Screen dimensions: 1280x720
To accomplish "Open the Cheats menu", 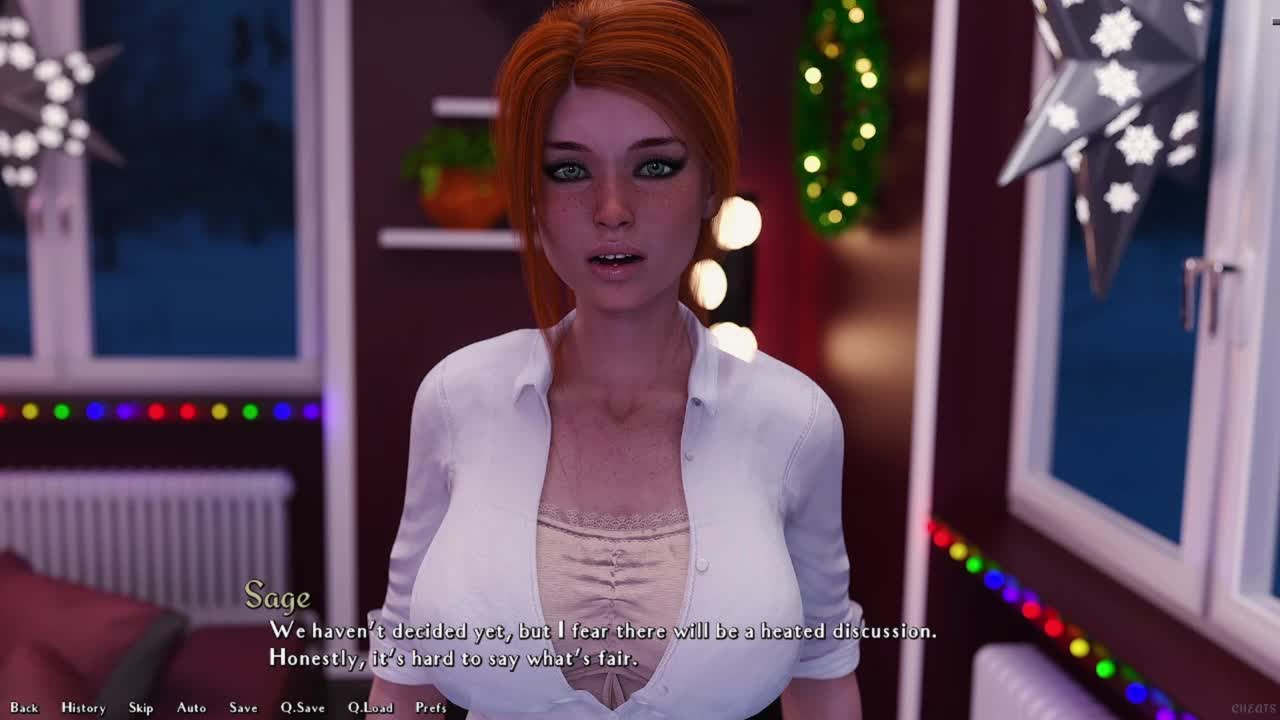I will coord(1253,708).
